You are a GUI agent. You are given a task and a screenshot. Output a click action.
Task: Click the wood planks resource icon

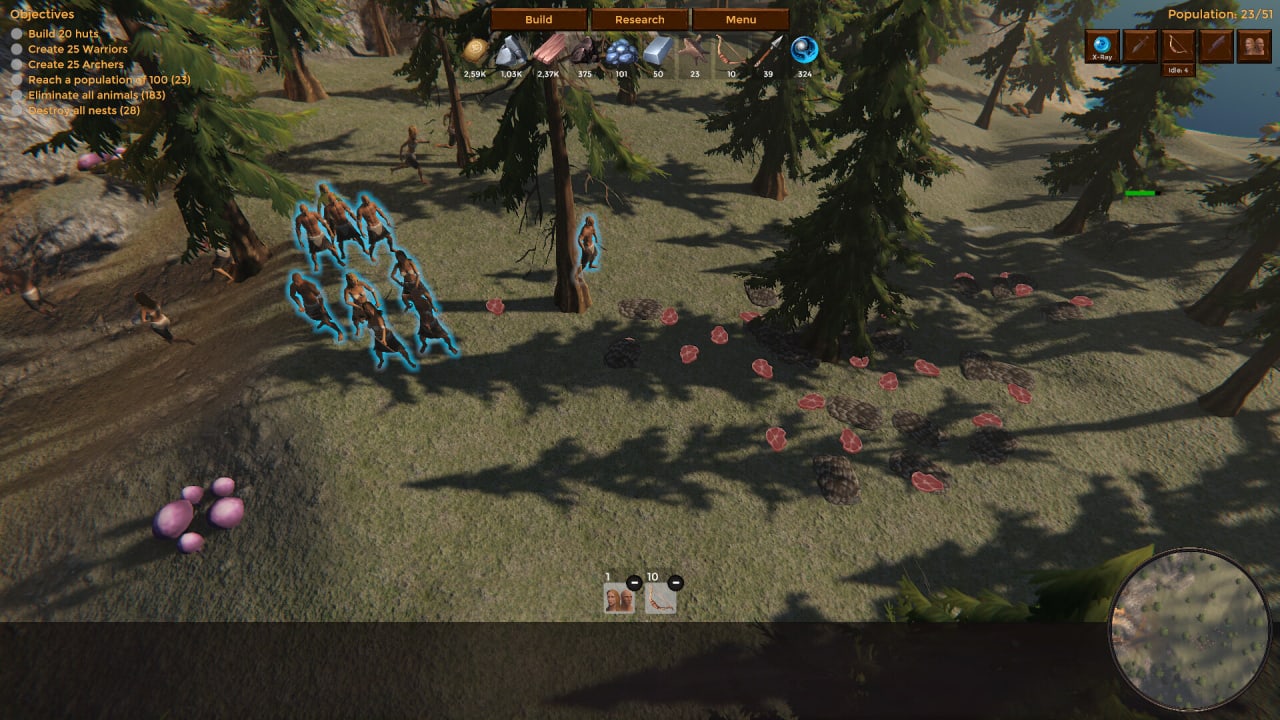point(548,50)
